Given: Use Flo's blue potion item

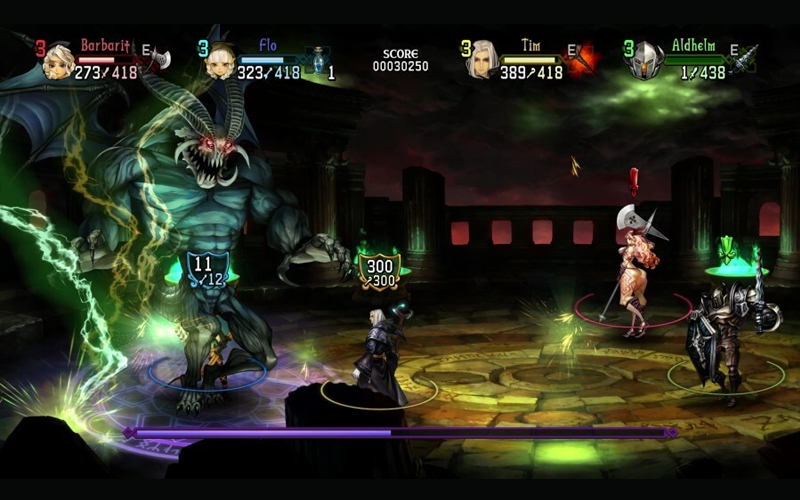Looking at the screenshot, I should (x=314, y=62).
